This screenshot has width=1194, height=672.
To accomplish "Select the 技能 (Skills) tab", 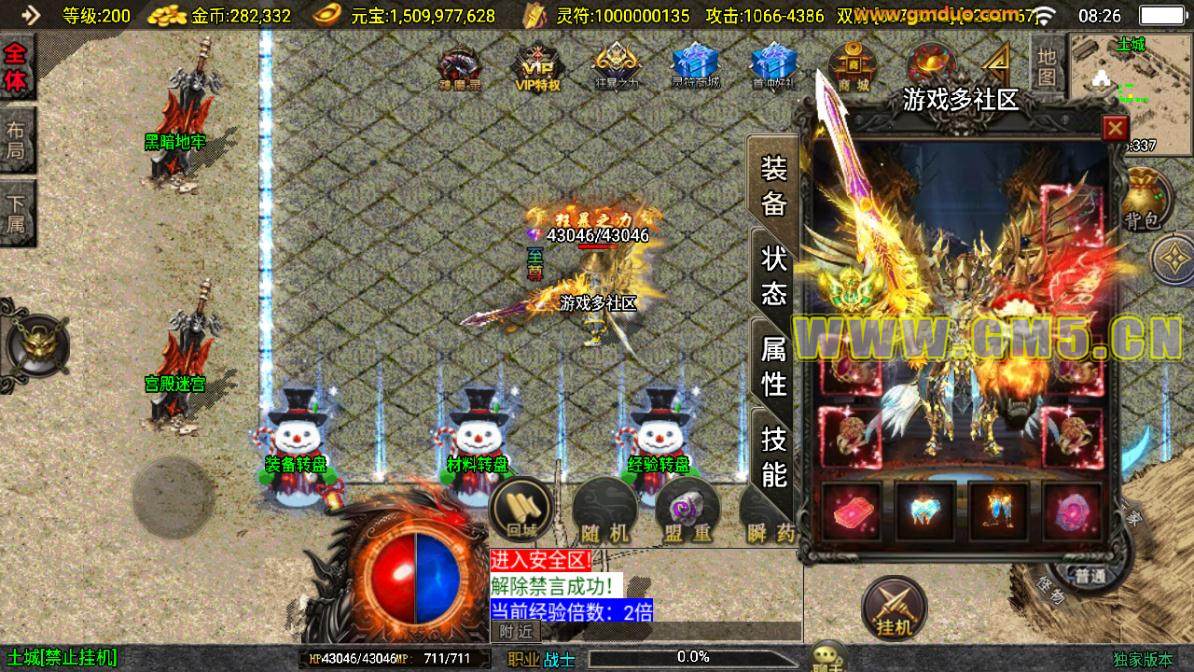I will tap(775, 455).
